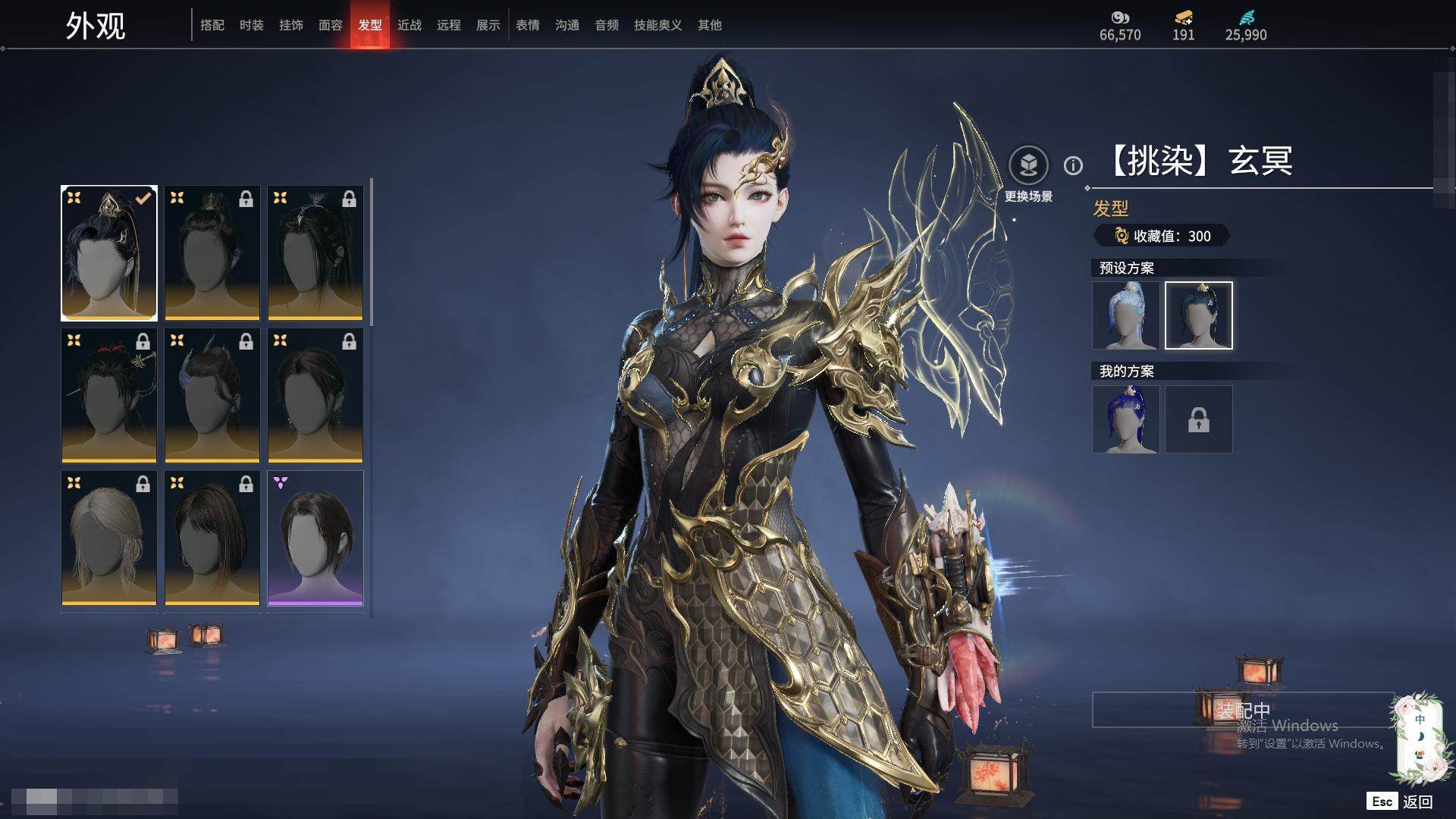Open the 近战 melee tab
The height and width of the screenshot is (819, 1456).
click(409, 25)
